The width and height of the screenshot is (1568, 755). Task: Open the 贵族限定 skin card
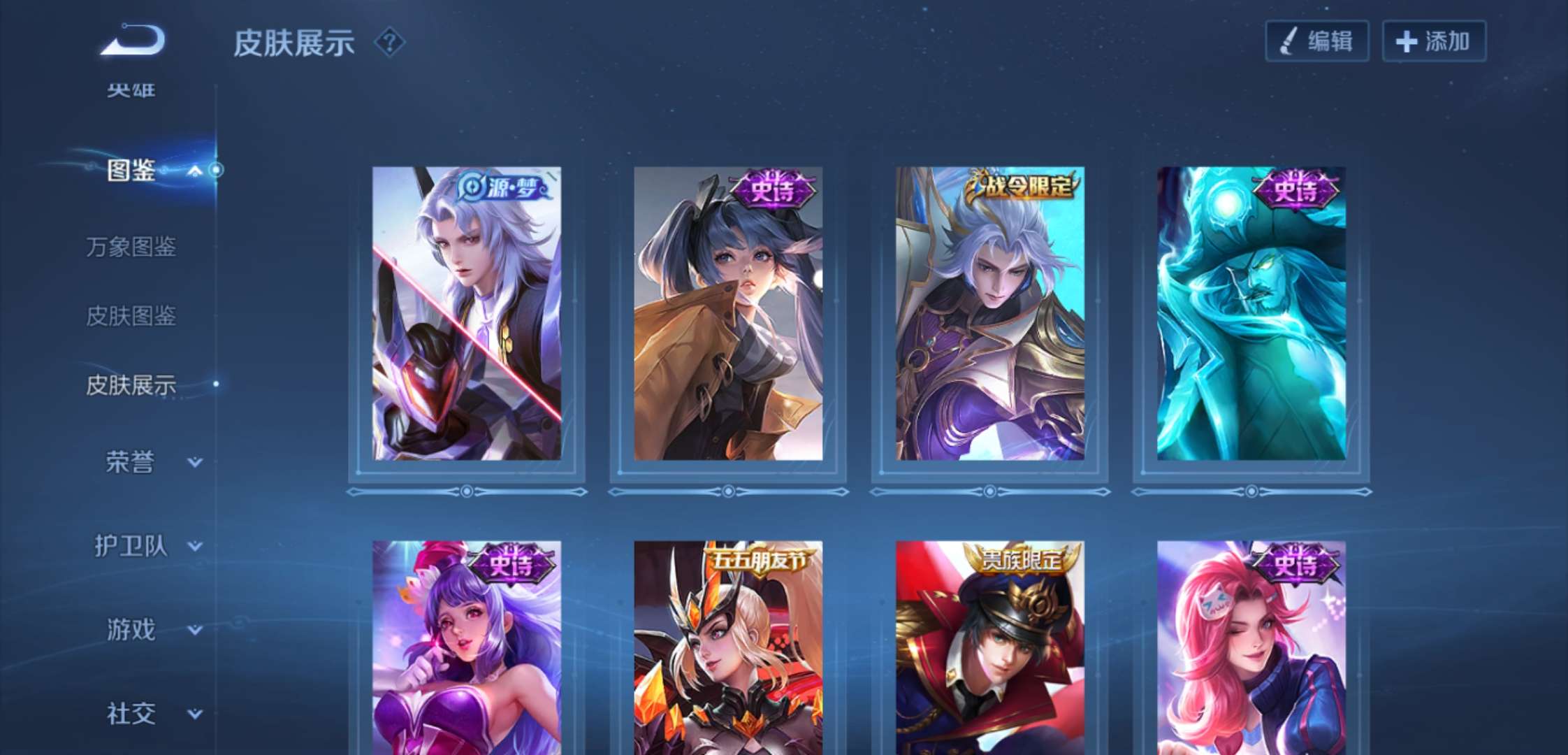pyautogui.click(x=990, y=647)
